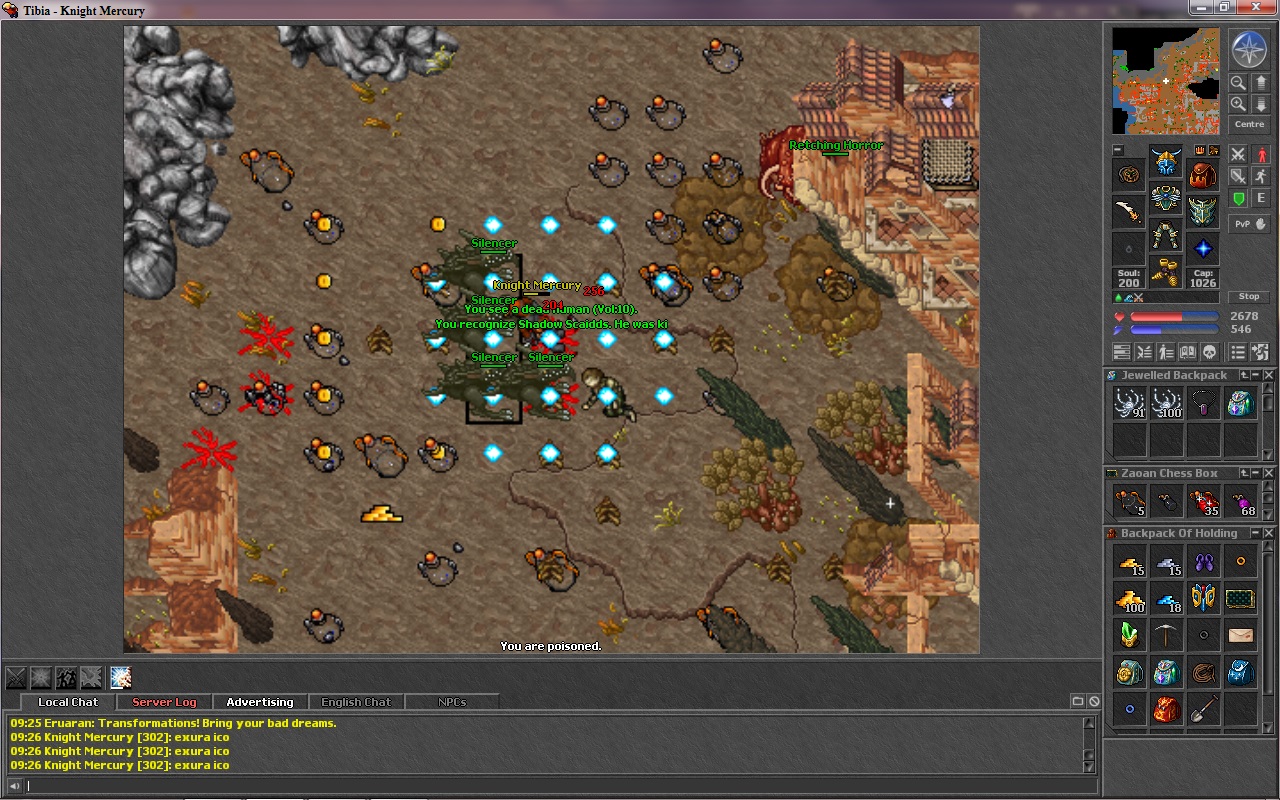Select the shovel in Backpack Of Holding
The image size is (1280, 800).
click(x=1203, y=709)
